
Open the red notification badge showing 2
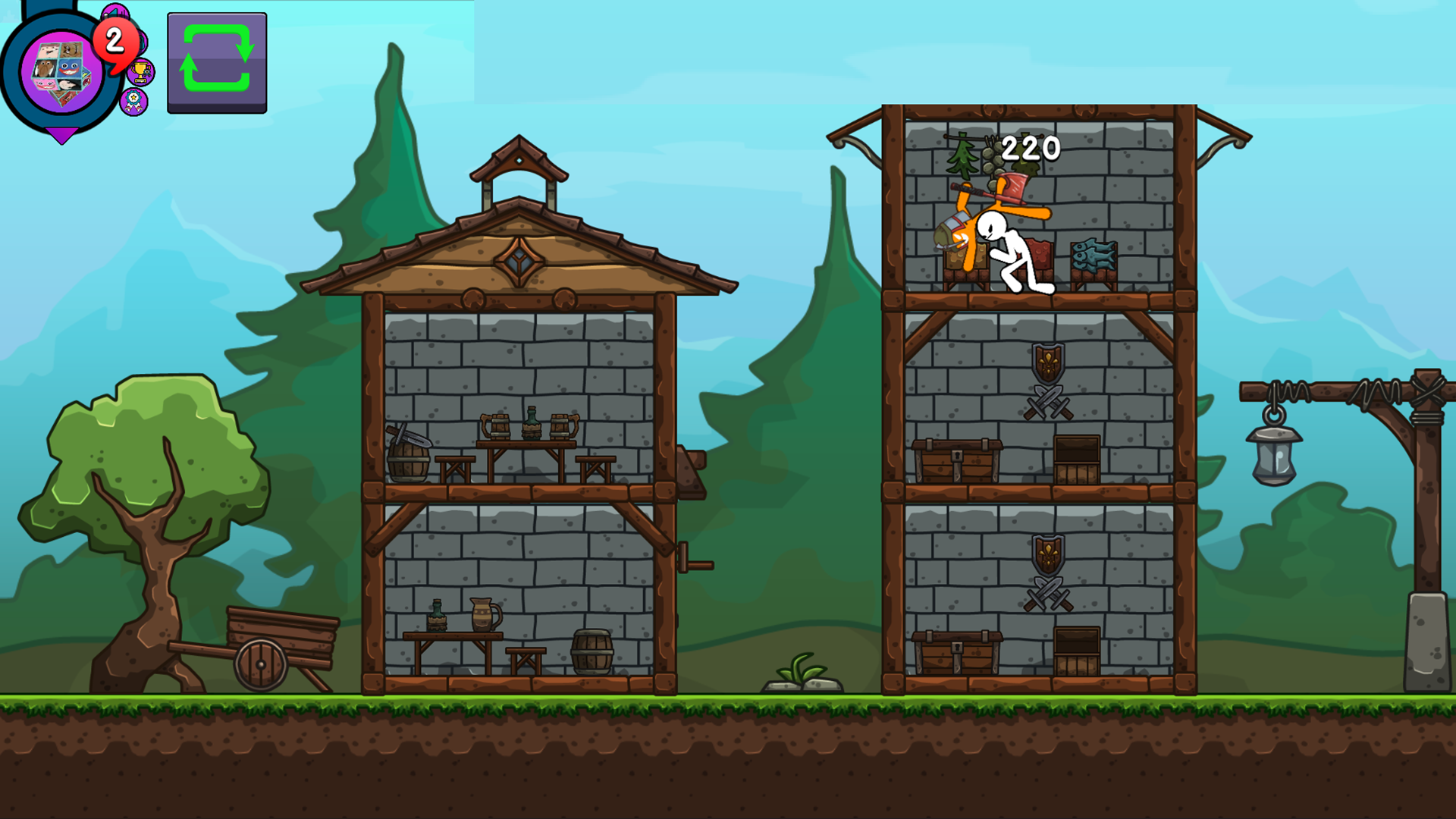click(x=114, y=44)
